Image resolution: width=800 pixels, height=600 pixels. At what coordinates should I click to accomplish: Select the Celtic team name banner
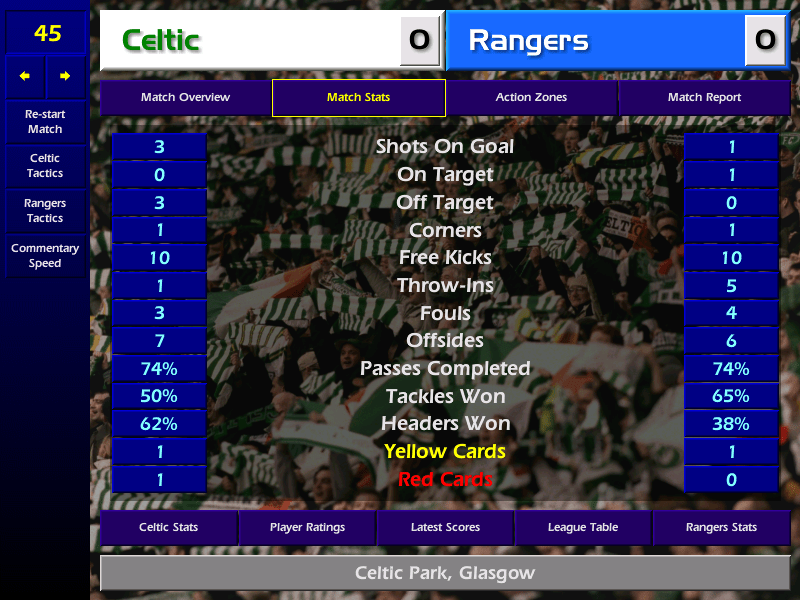click(x=250, y=40)
